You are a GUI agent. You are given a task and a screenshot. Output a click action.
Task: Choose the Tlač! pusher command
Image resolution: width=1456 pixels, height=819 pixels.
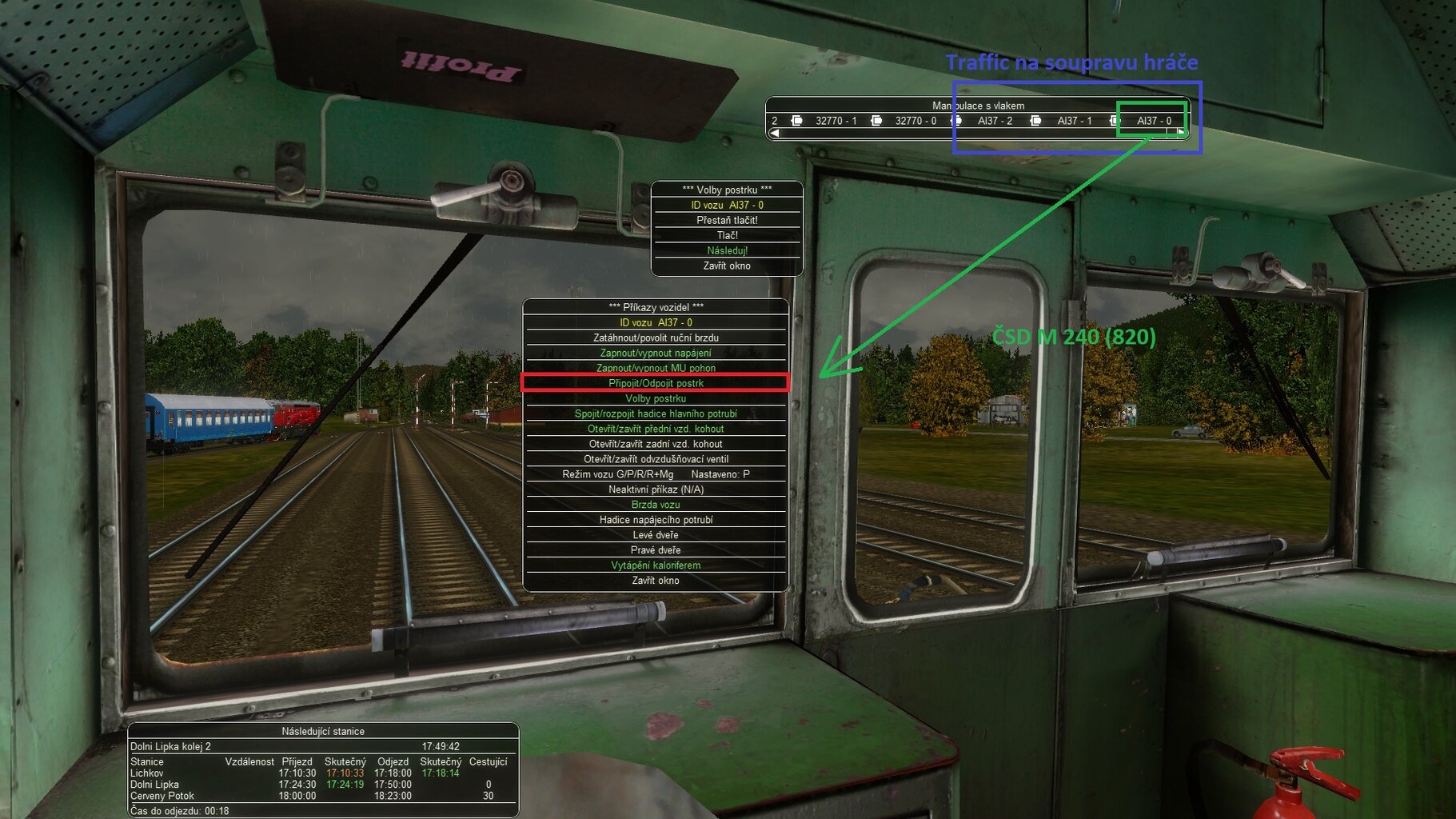pyautogui.click(x=727, y=235)
